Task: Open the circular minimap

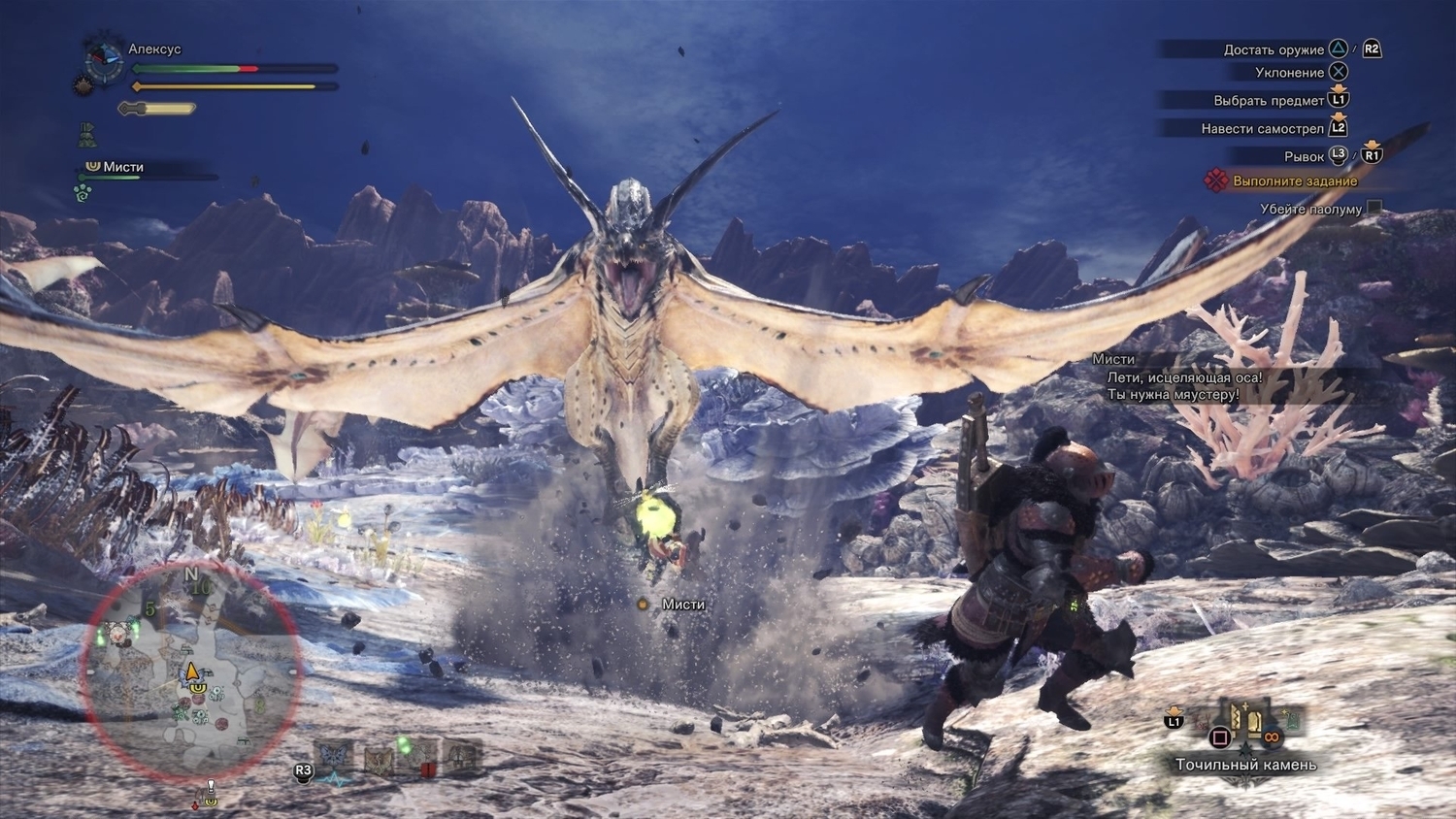Action: 190,671
